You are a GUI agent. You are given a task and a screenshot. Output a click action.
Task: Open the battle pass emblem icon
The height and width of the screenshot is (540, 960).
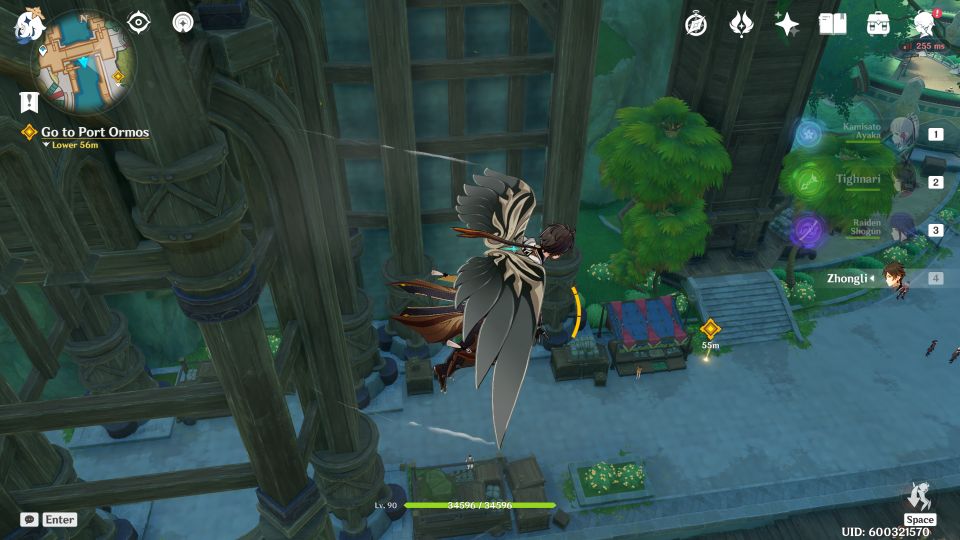741,24
